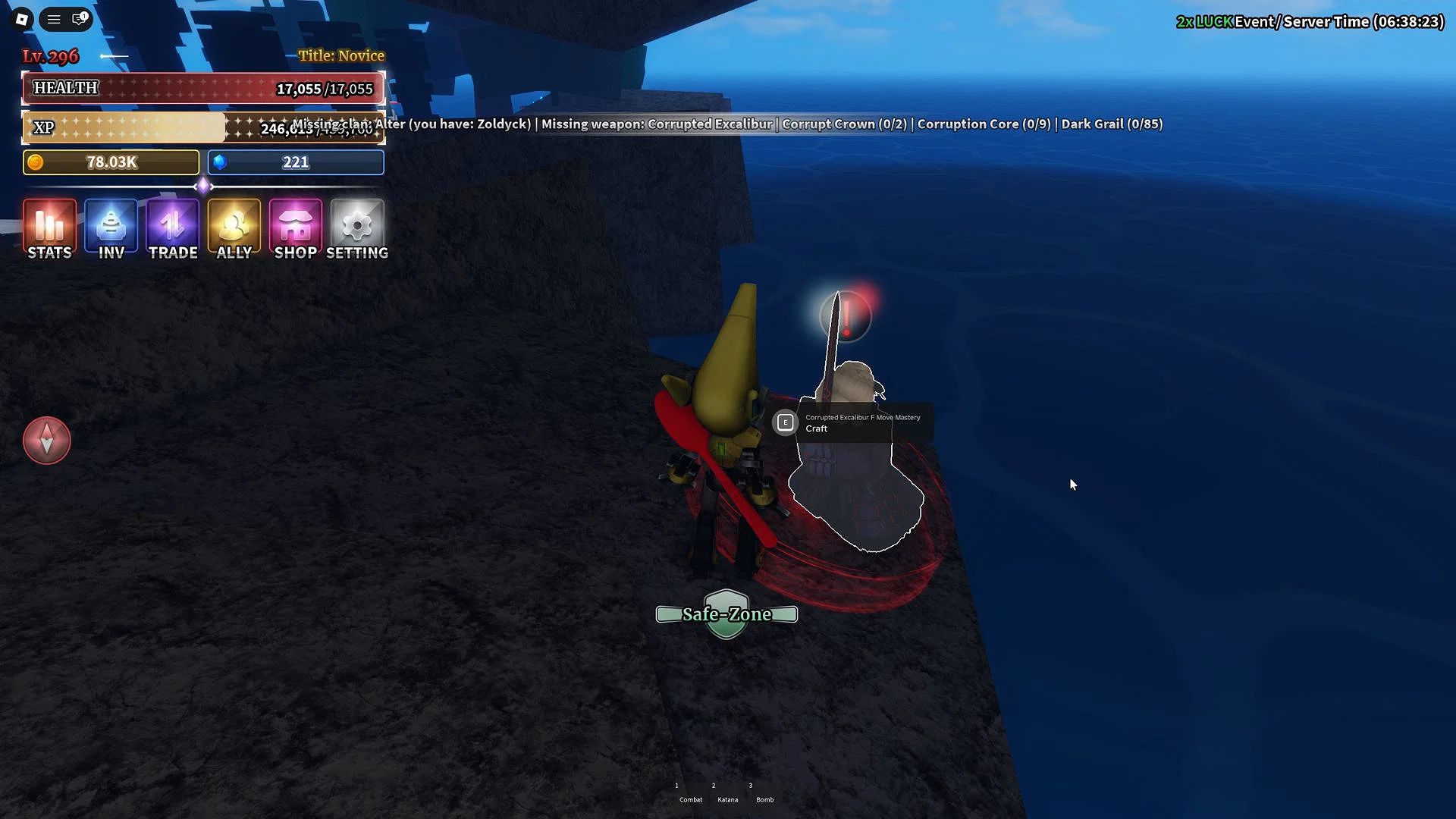Open the Roblox hamburger menu
The image size is (1456, 819).
53,19
